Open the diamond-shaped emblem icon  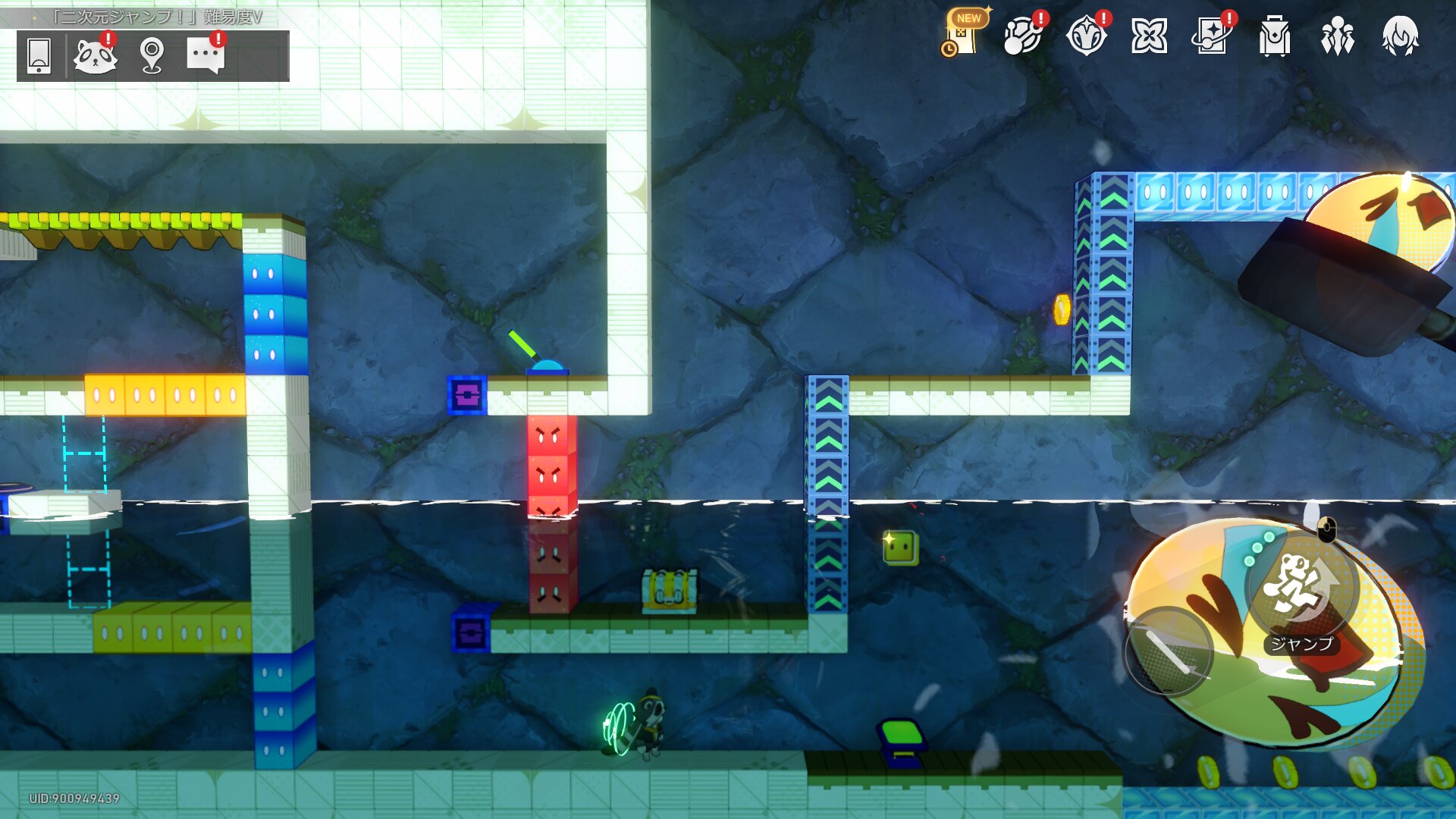click(1086, 36)
